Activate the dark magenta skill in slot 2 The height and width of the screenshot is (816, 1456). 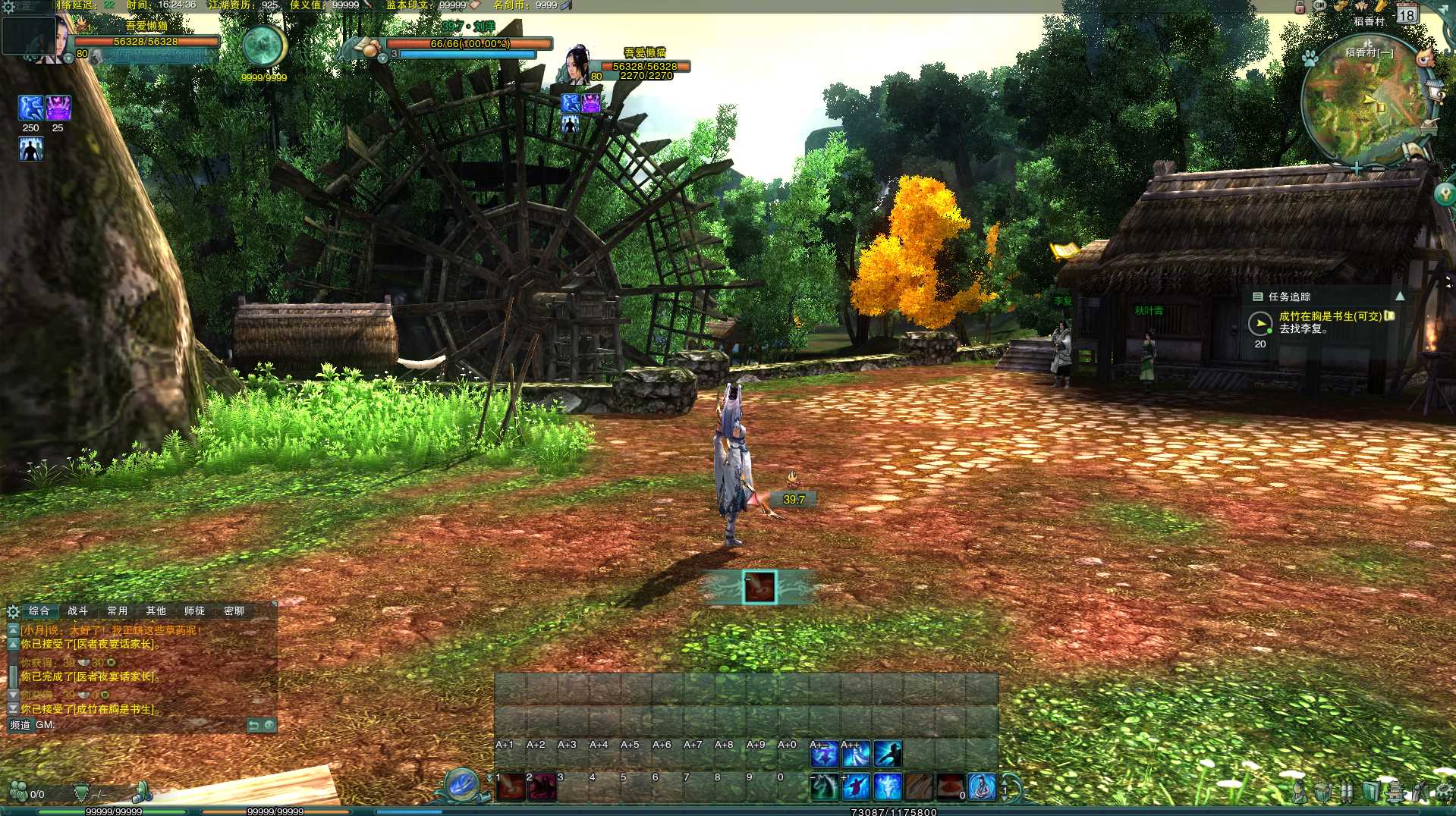[542, 788]
